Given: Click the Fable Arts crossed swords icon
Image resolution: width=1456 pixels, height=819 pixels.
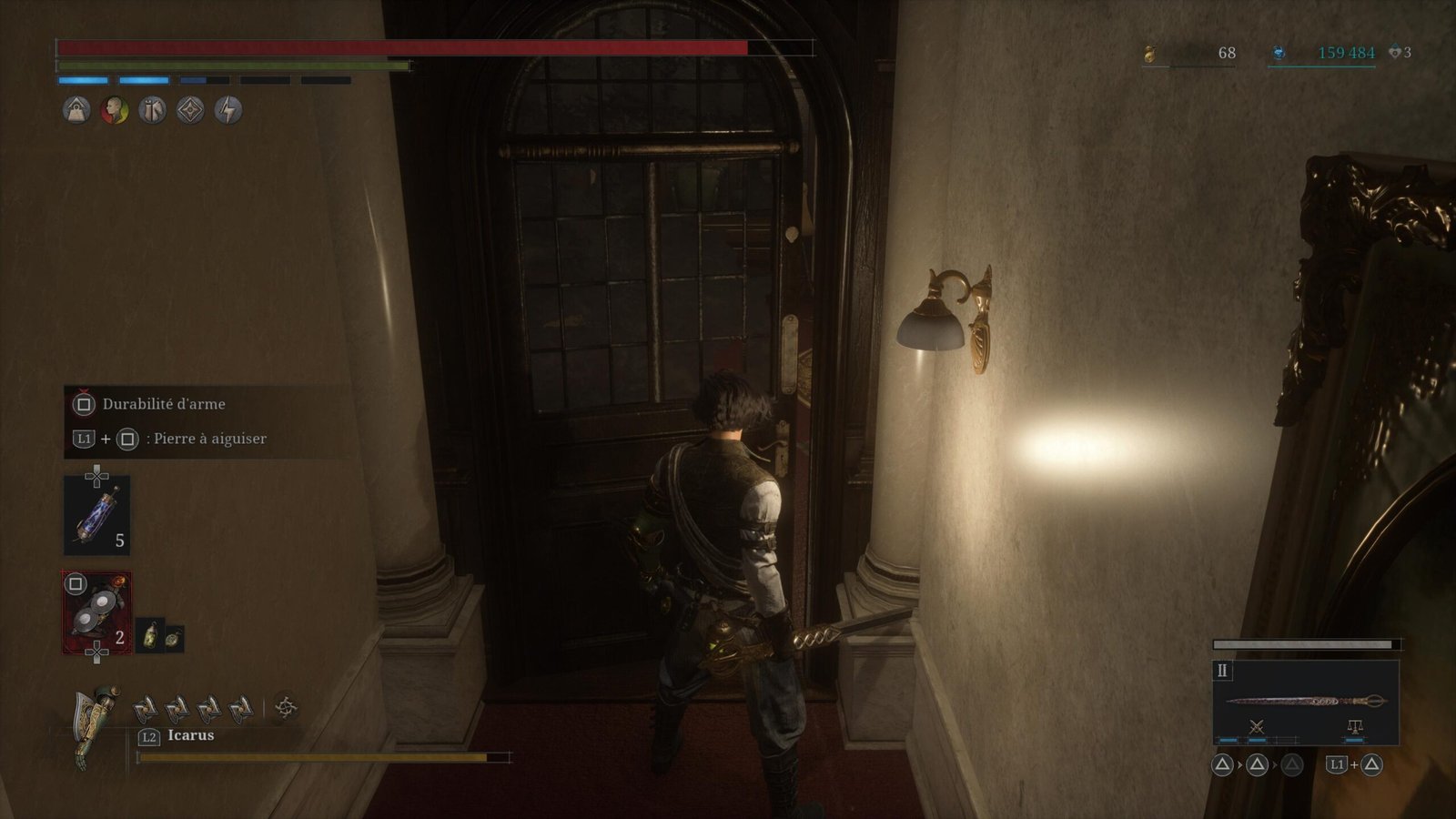Looking at the screenshot, I should (x=1257, y=726).
